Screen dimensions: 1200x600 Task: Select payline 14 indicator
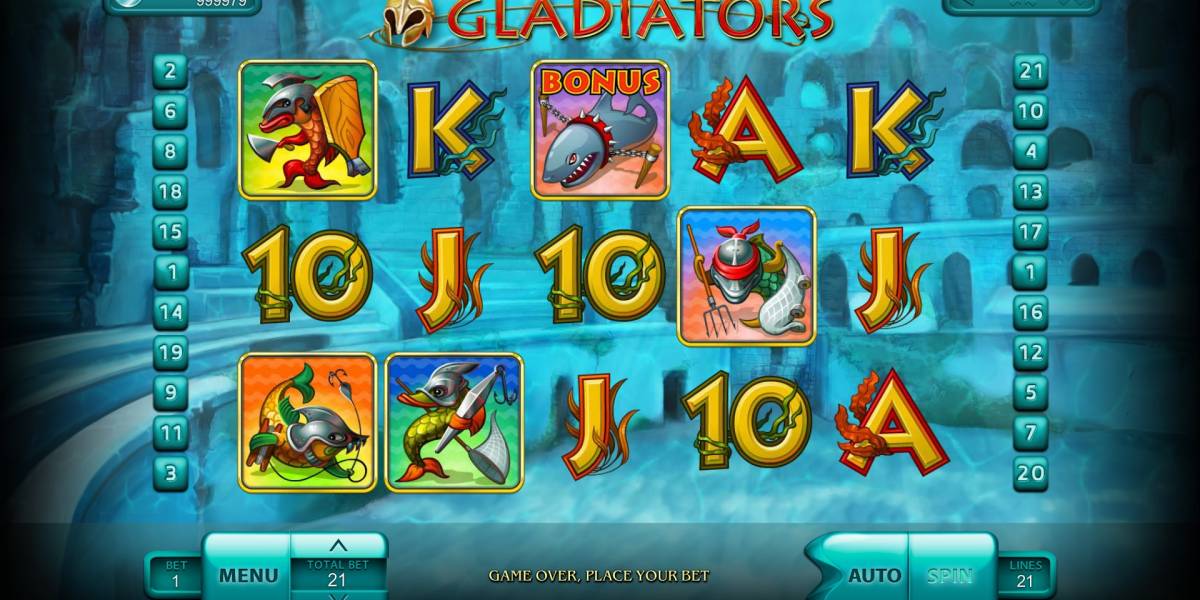coord(171,313)
